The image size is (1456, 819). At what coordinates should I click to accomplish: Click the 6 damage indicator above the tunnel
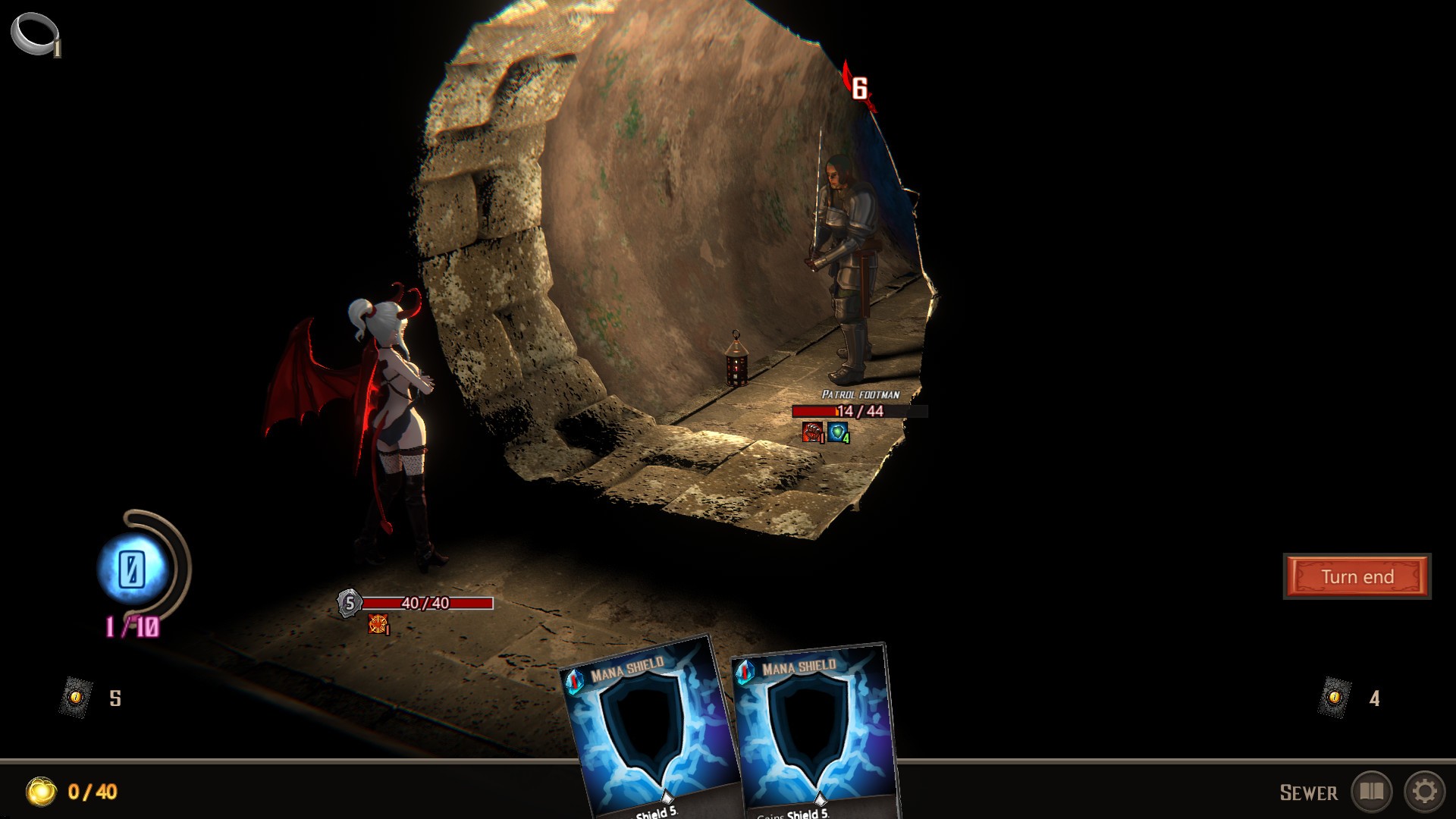pyautogui.click(x=859, y=86)
